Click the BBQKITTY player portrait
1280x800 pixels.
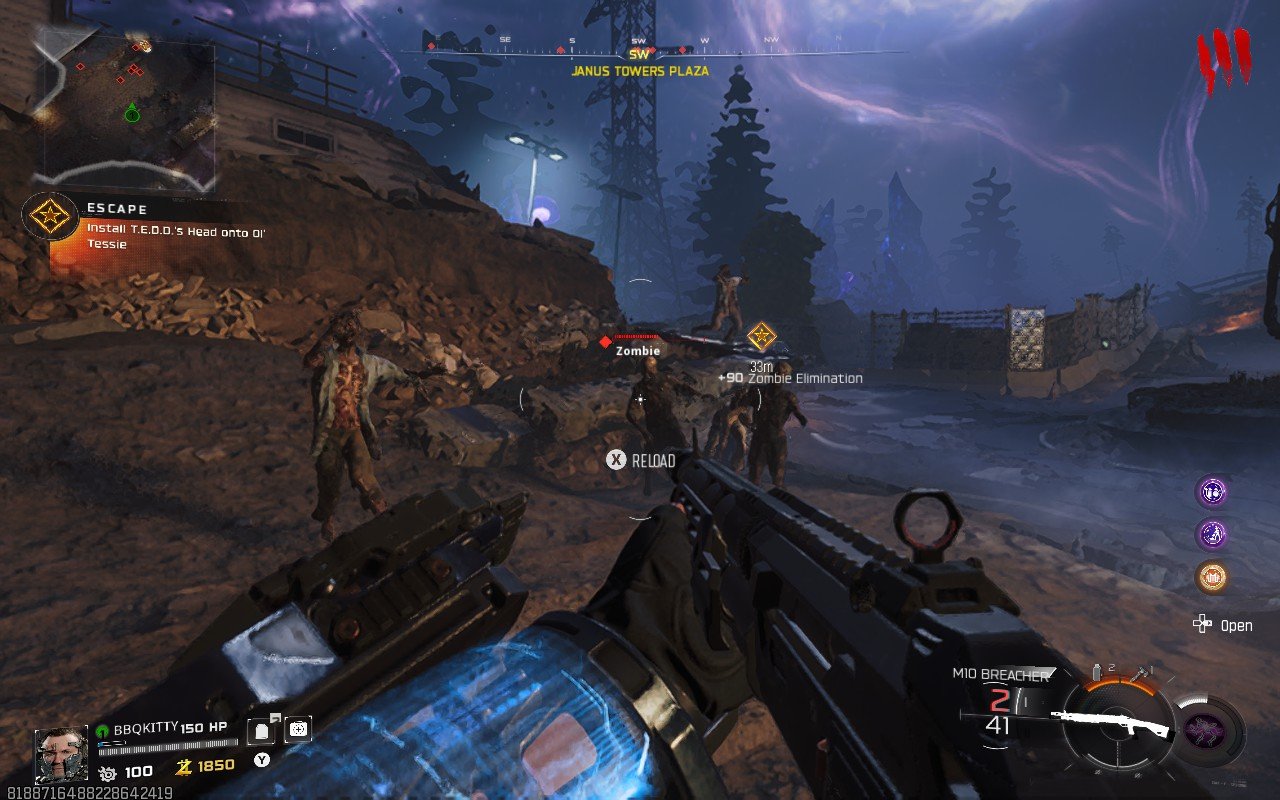click(x=61, y=754)
